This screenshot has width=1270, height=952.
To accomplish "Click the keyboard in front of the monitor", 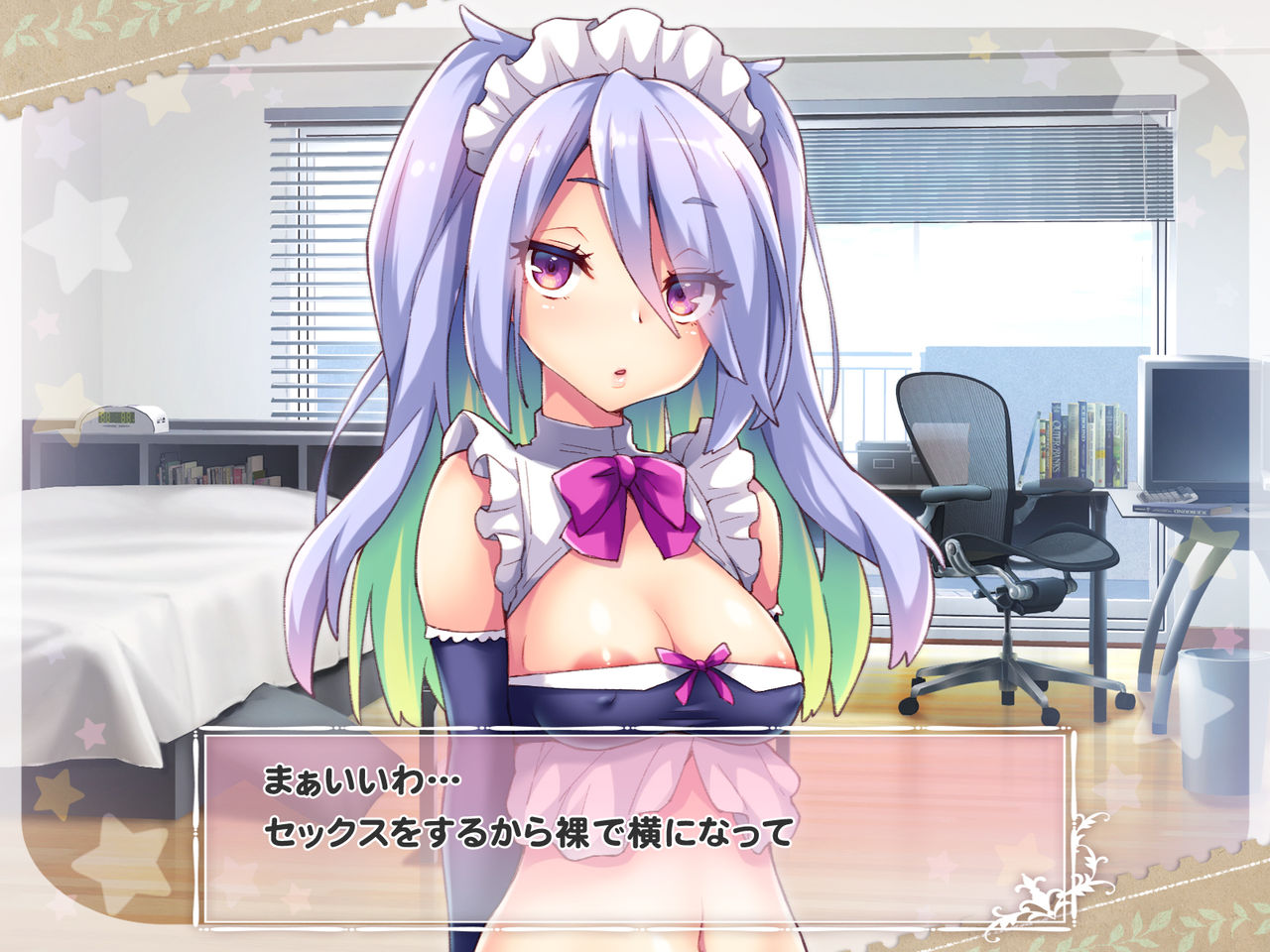I will (x=1167, y=496).
